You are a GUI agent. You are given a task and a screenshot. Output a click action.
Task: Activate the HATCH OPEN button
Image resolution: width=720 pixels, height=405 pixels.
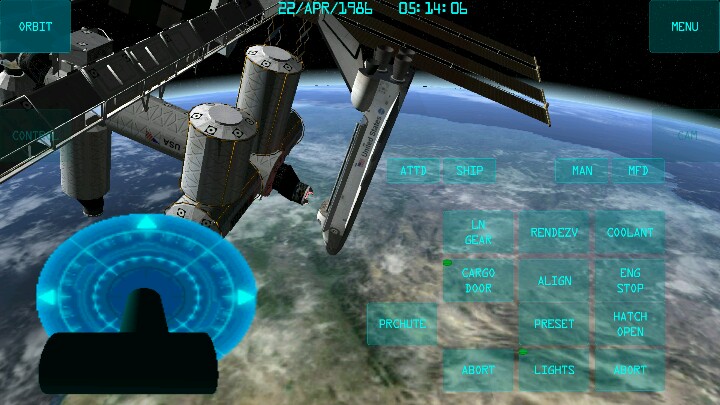(630, 324)
